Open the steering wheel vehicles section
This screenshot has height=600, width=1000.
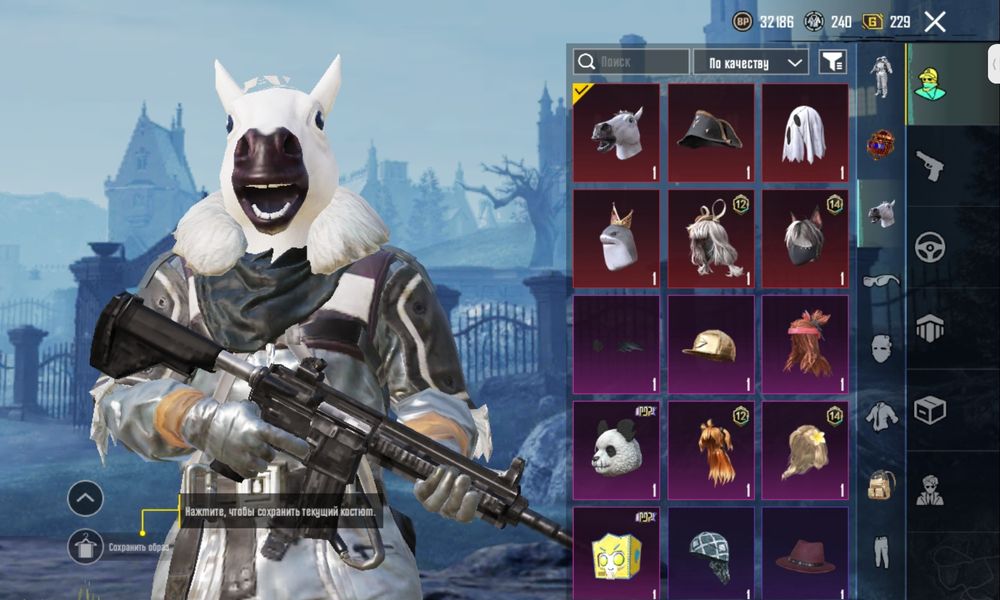[x=930, y=246]
